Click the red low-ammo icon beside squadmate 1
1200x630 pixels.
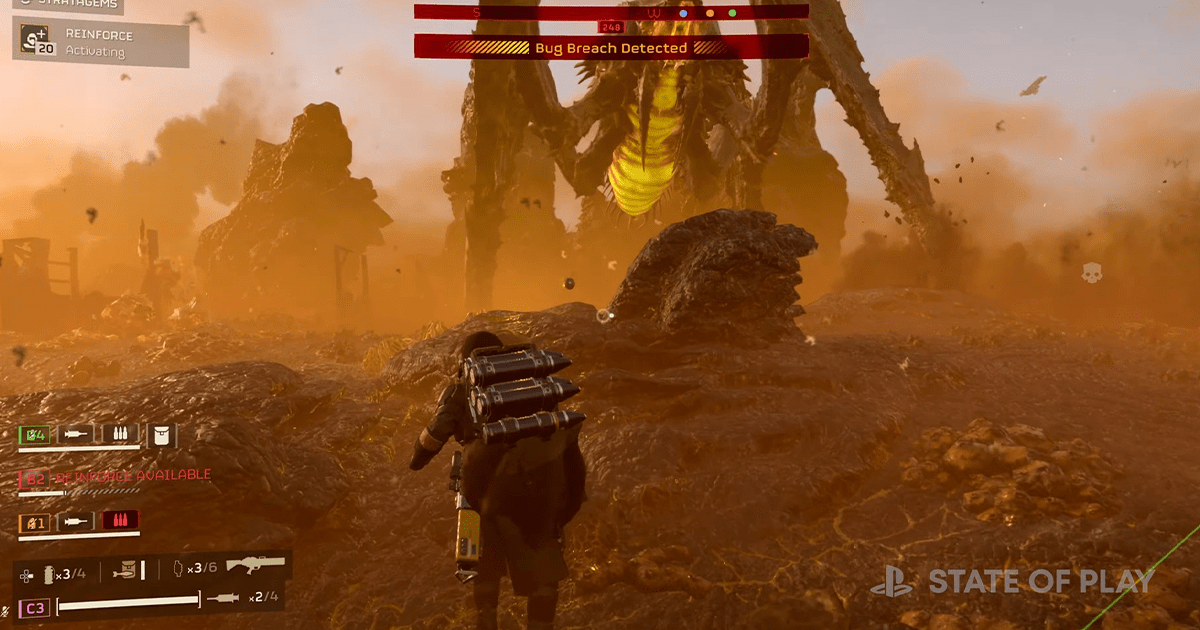click(x=120, y=521)
